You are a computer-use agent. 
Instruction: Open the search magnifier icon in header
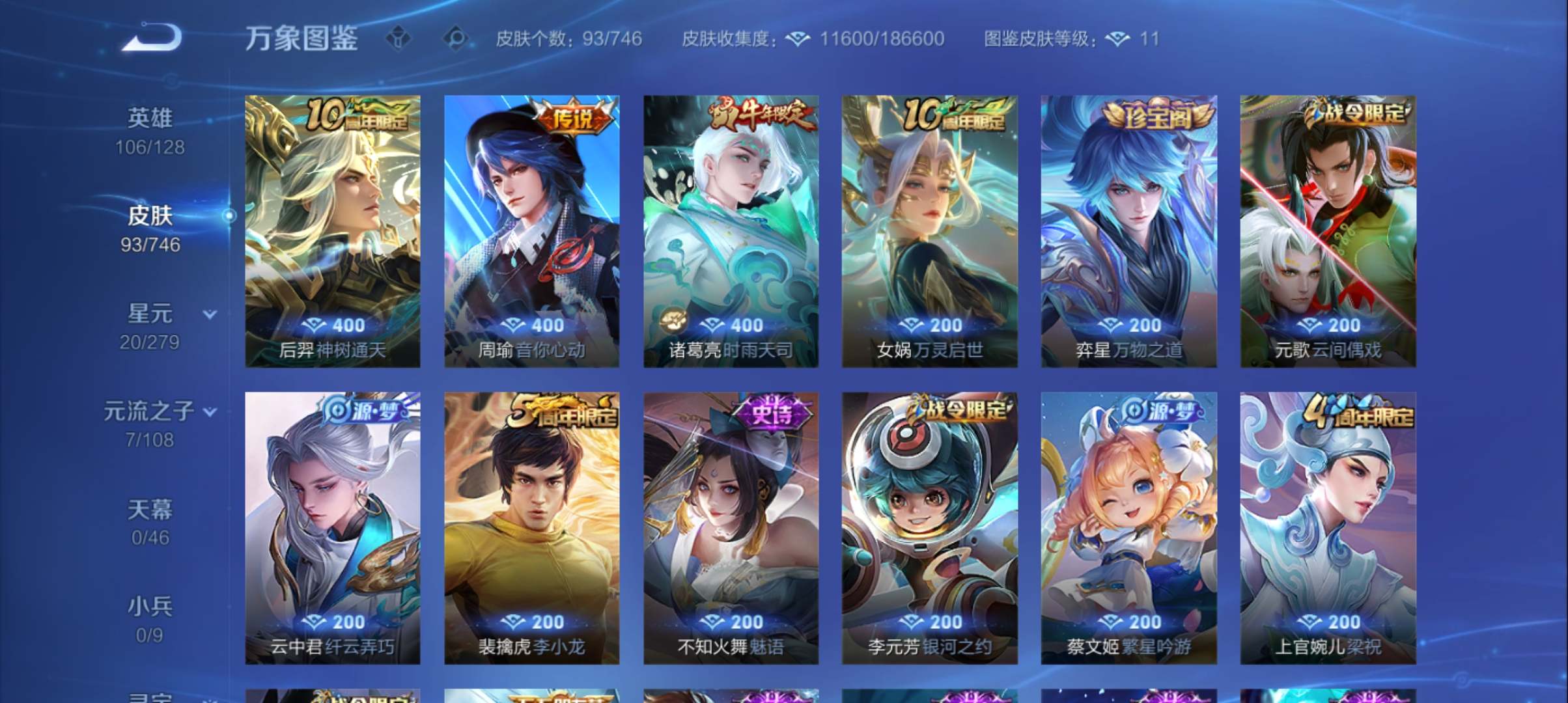click(457, 39)
